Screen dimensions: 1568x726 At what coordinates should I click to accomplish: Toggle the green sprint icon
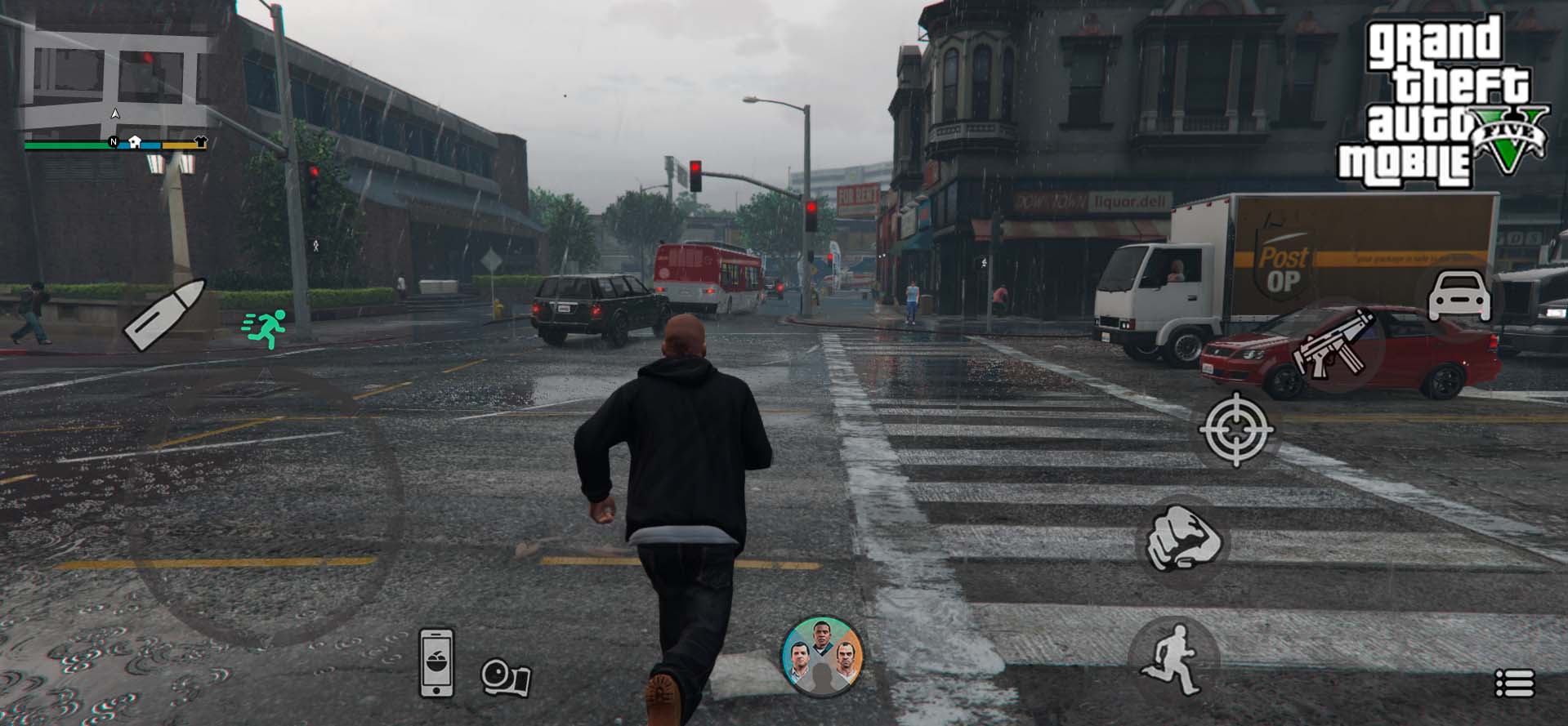pos(266,329)
